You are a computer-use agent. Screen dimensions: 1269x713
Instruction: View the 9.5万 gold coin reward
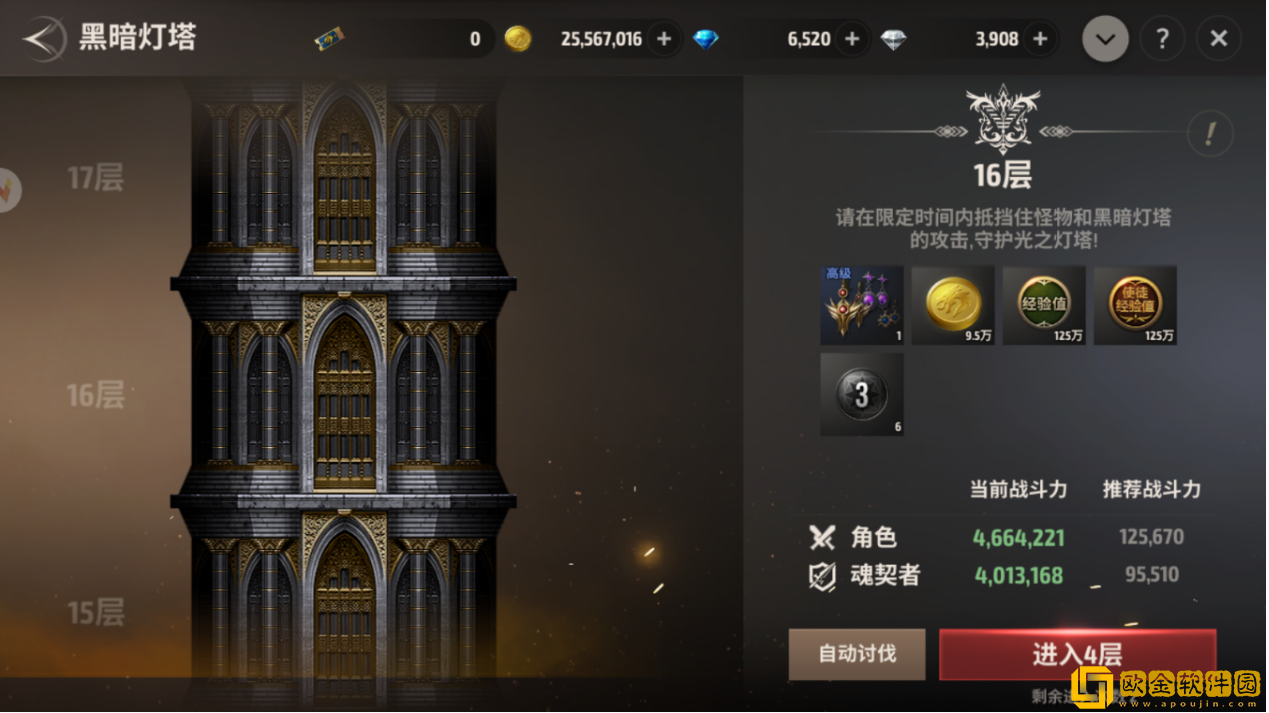click(953, 305)
